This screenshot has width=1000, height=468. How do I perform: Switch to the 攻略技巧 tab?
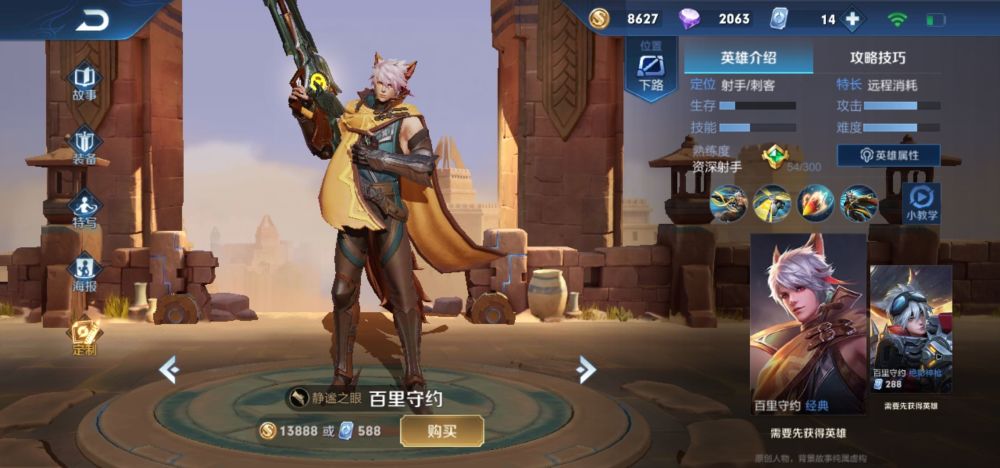click(877, 58)
